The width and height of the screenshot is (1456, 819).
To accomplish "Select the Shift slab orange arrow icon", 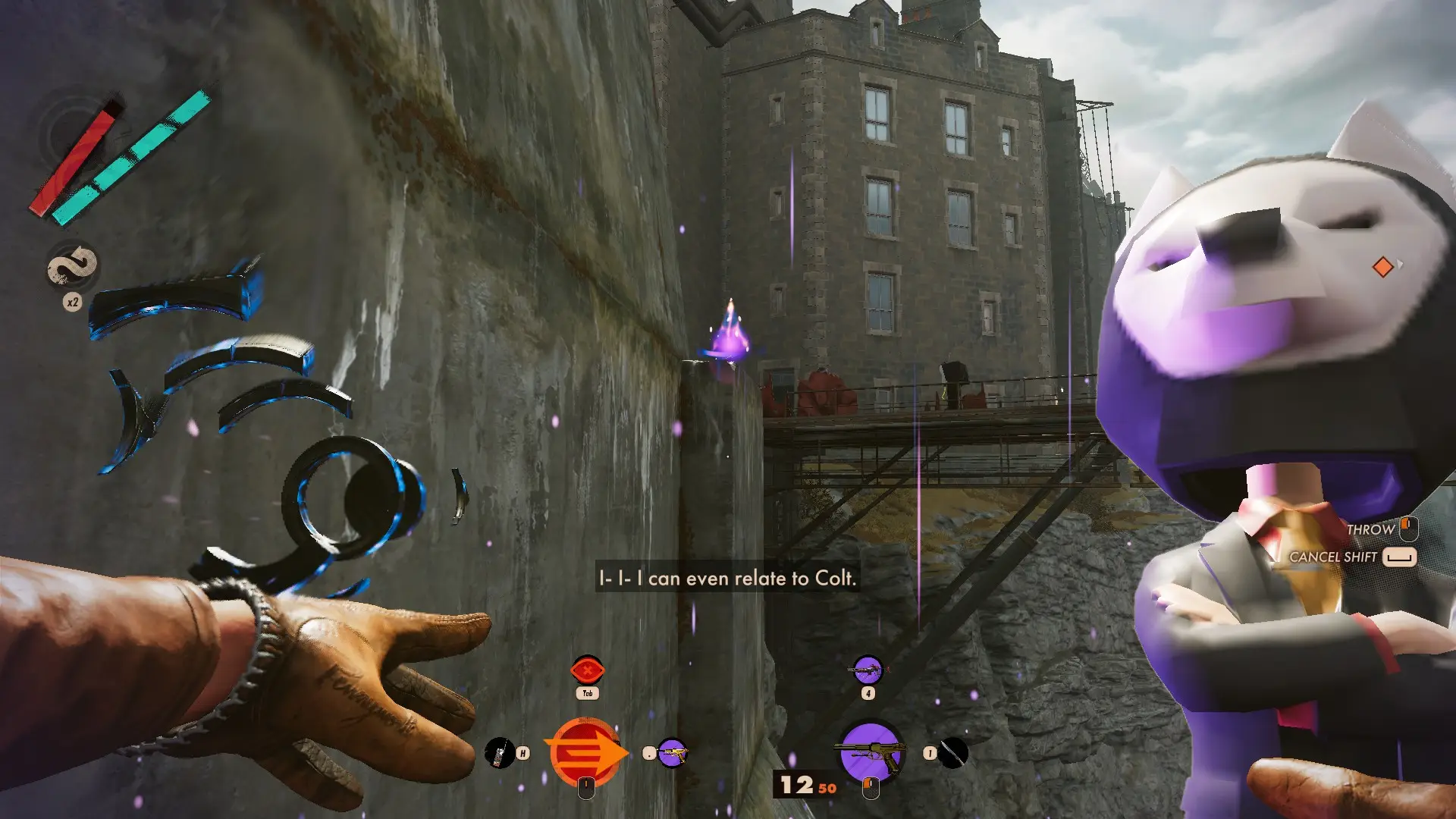I will point(585,752).
